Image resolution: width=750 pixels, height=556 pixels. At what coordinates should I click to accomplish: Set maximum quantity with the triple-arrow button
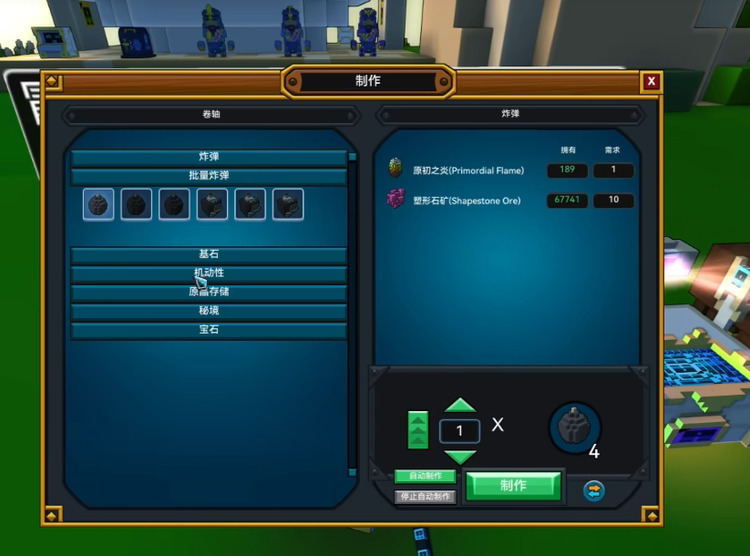(x=418, y=430)
